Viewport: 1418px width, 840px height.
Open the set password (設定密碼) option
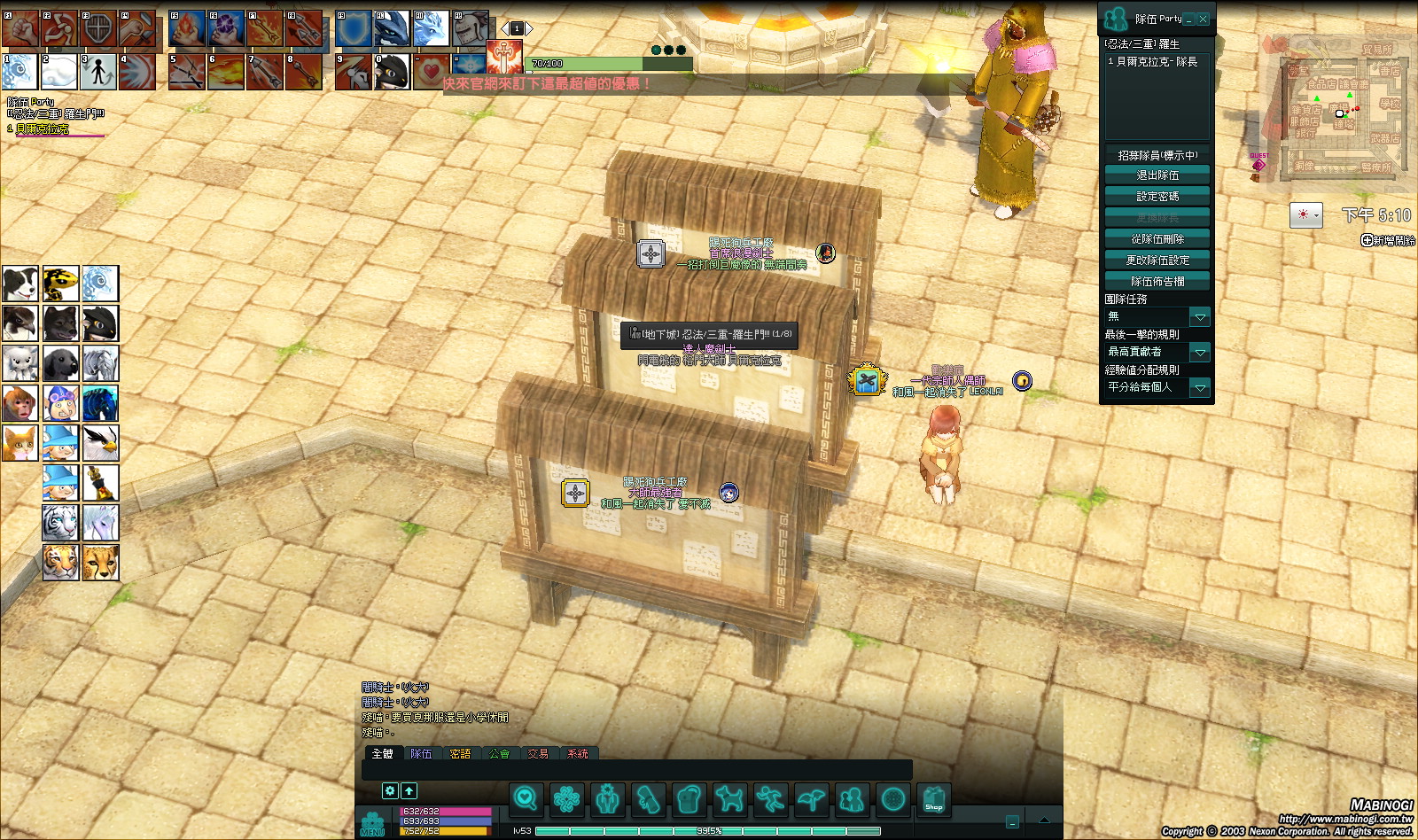(x=1157, y=197)
